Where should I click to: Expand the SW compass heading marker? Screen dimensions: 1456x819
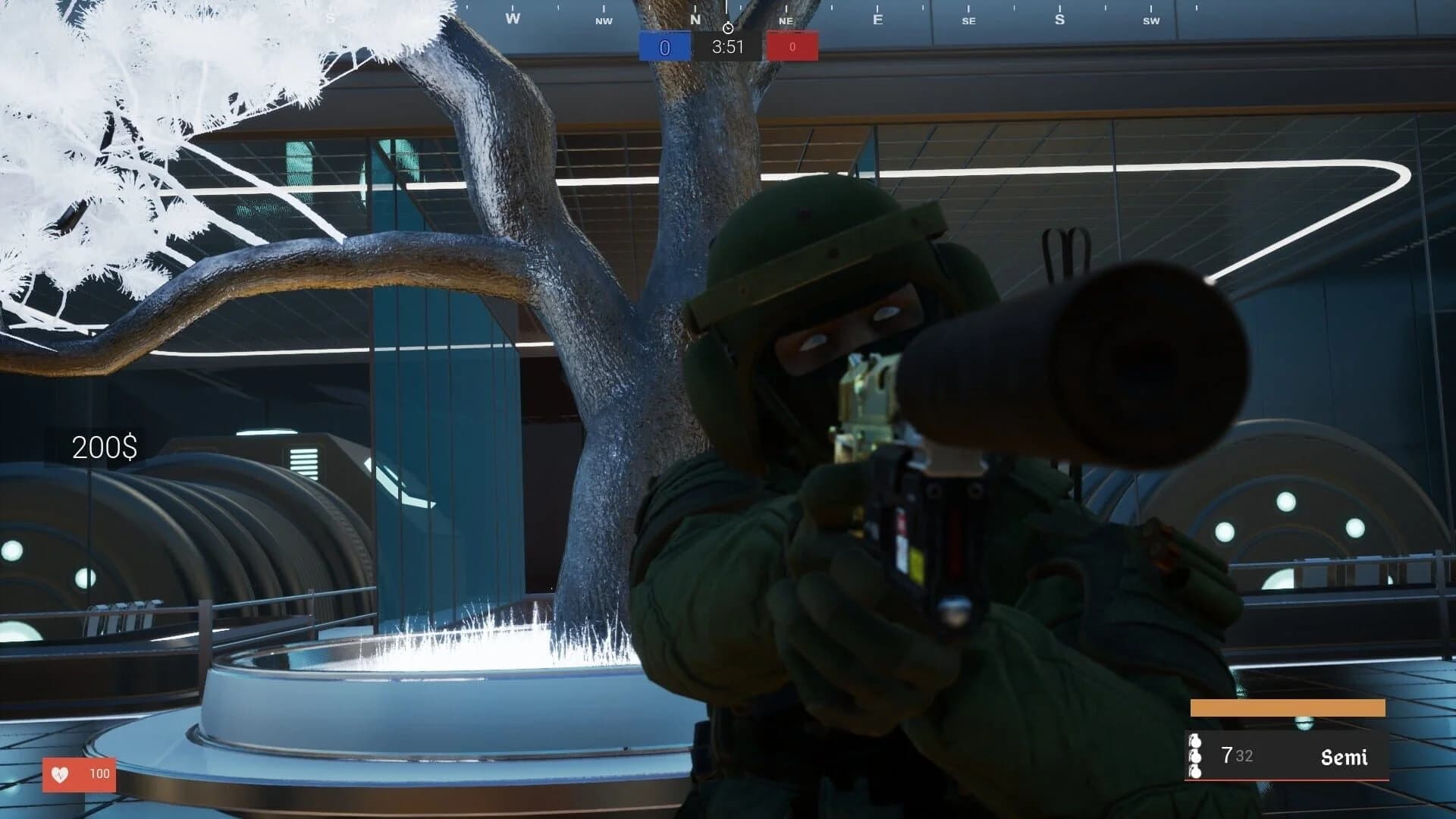click(x=1150, y=21)
